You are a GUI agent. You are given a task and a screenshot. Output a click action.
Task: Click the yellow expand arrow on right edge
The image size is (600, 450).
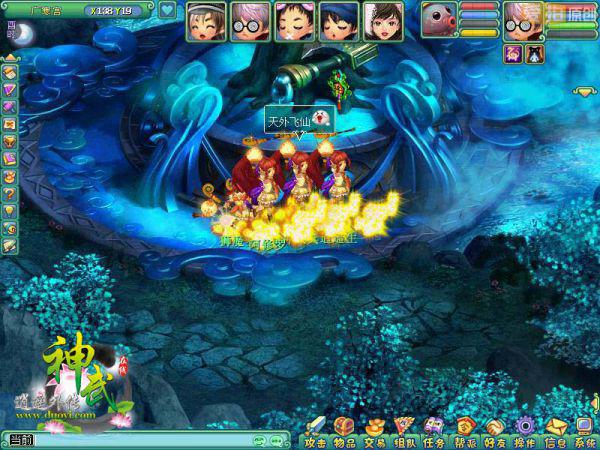click(584, 91)
